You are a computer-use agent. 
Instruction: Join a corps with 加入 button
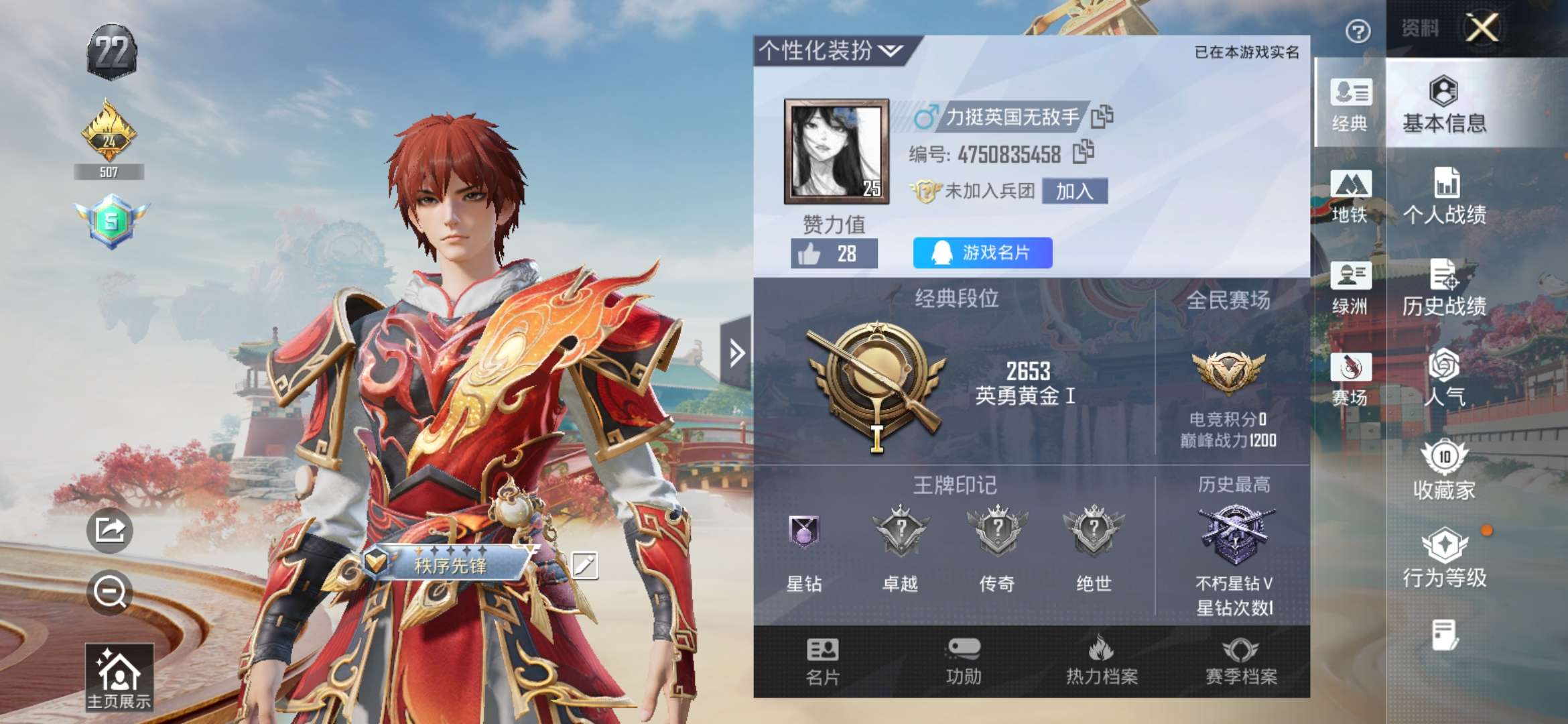click(x=1074, y=192)
